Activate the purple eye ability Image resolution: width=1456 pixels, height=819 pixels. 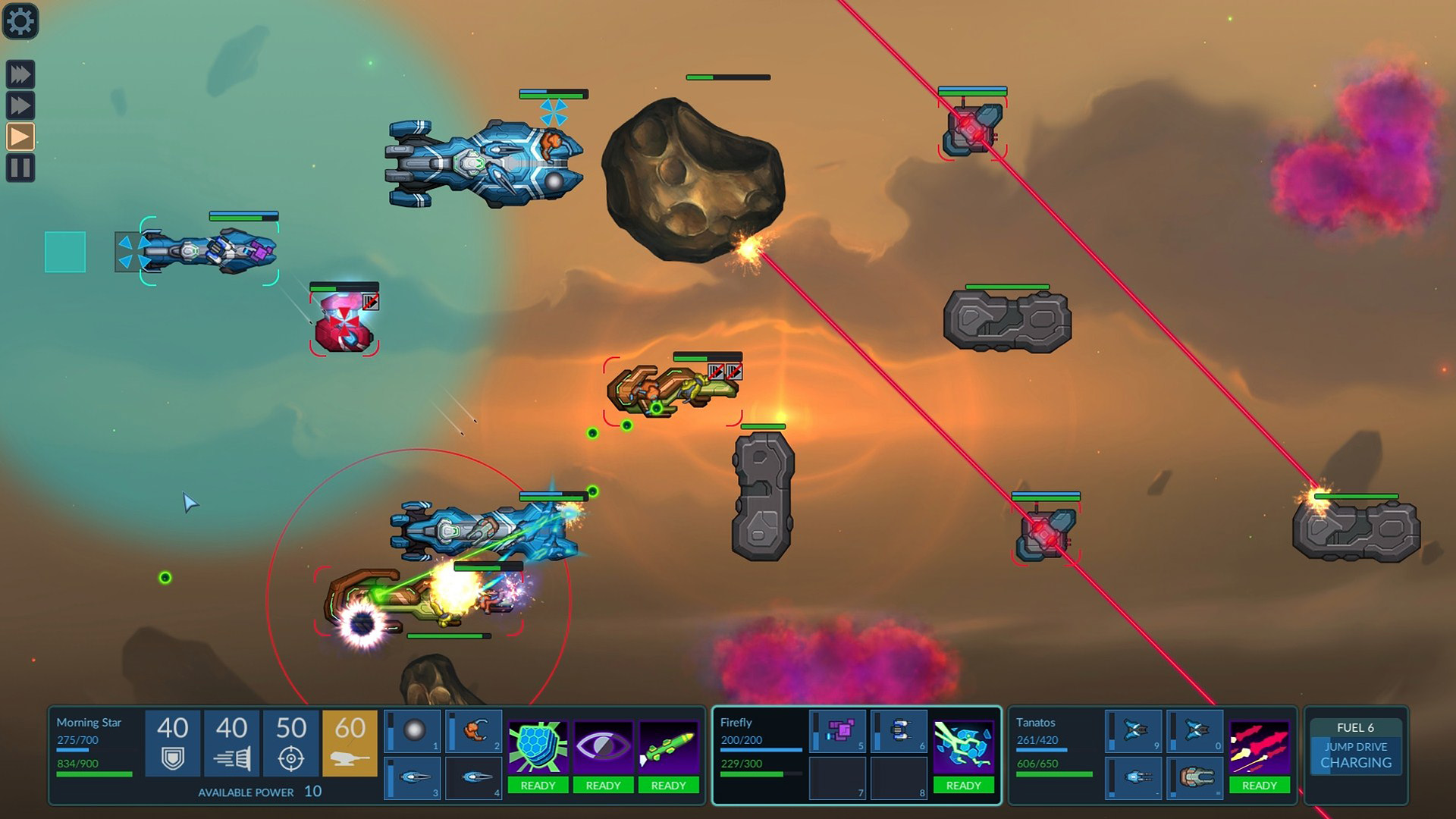[x=603, y=755]
